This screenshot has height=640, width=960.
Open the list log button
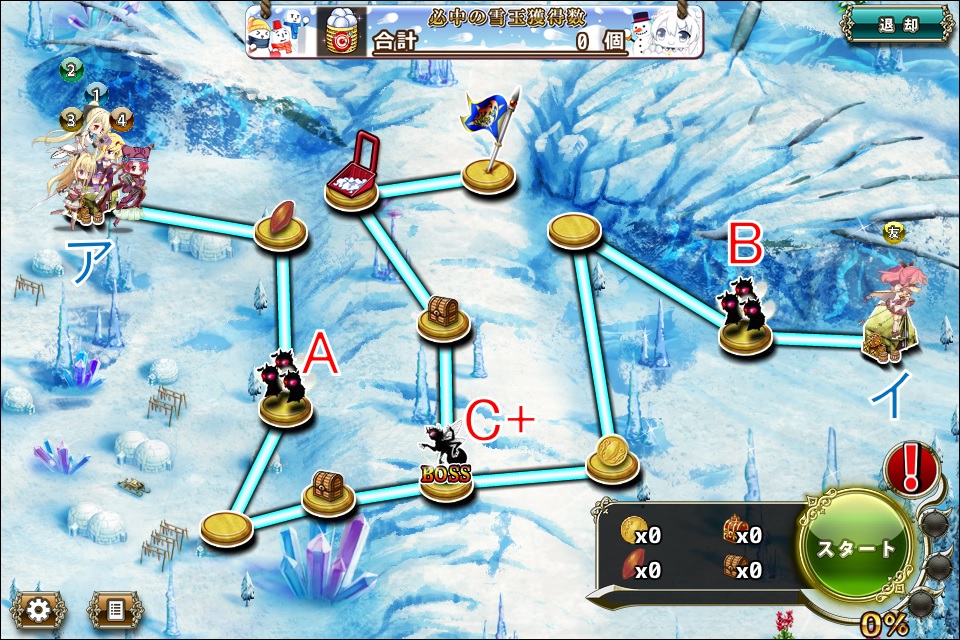click(x=115, y=609)
